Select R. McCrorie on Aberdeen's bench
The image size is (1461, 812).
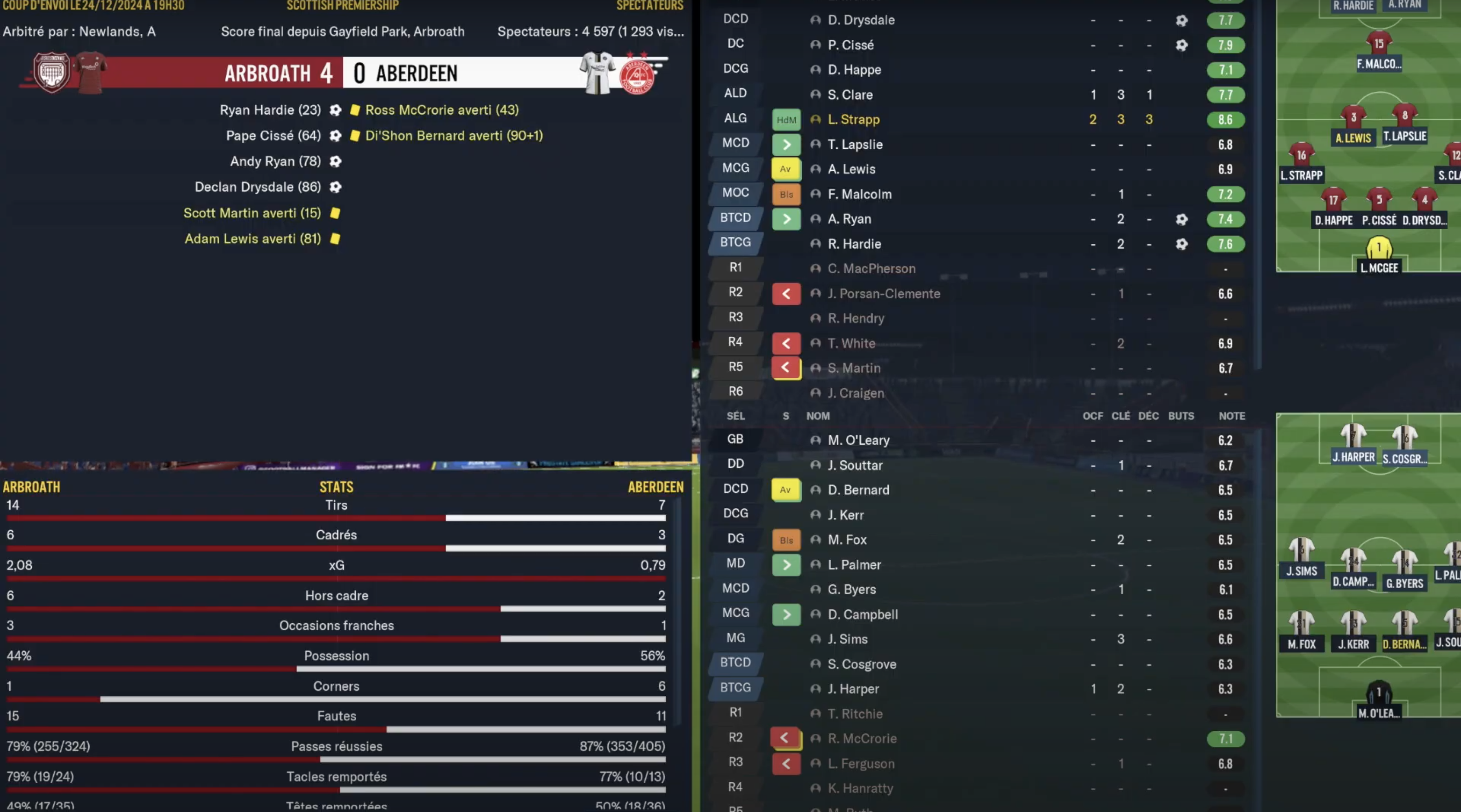coord(862,738)
